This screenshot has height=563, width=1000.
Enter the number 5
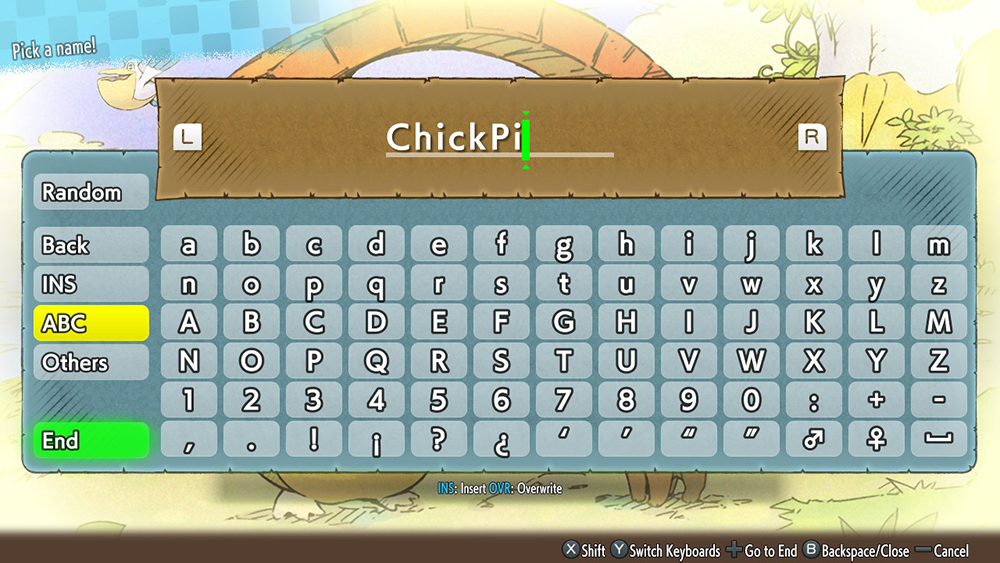tap(438, 401)
